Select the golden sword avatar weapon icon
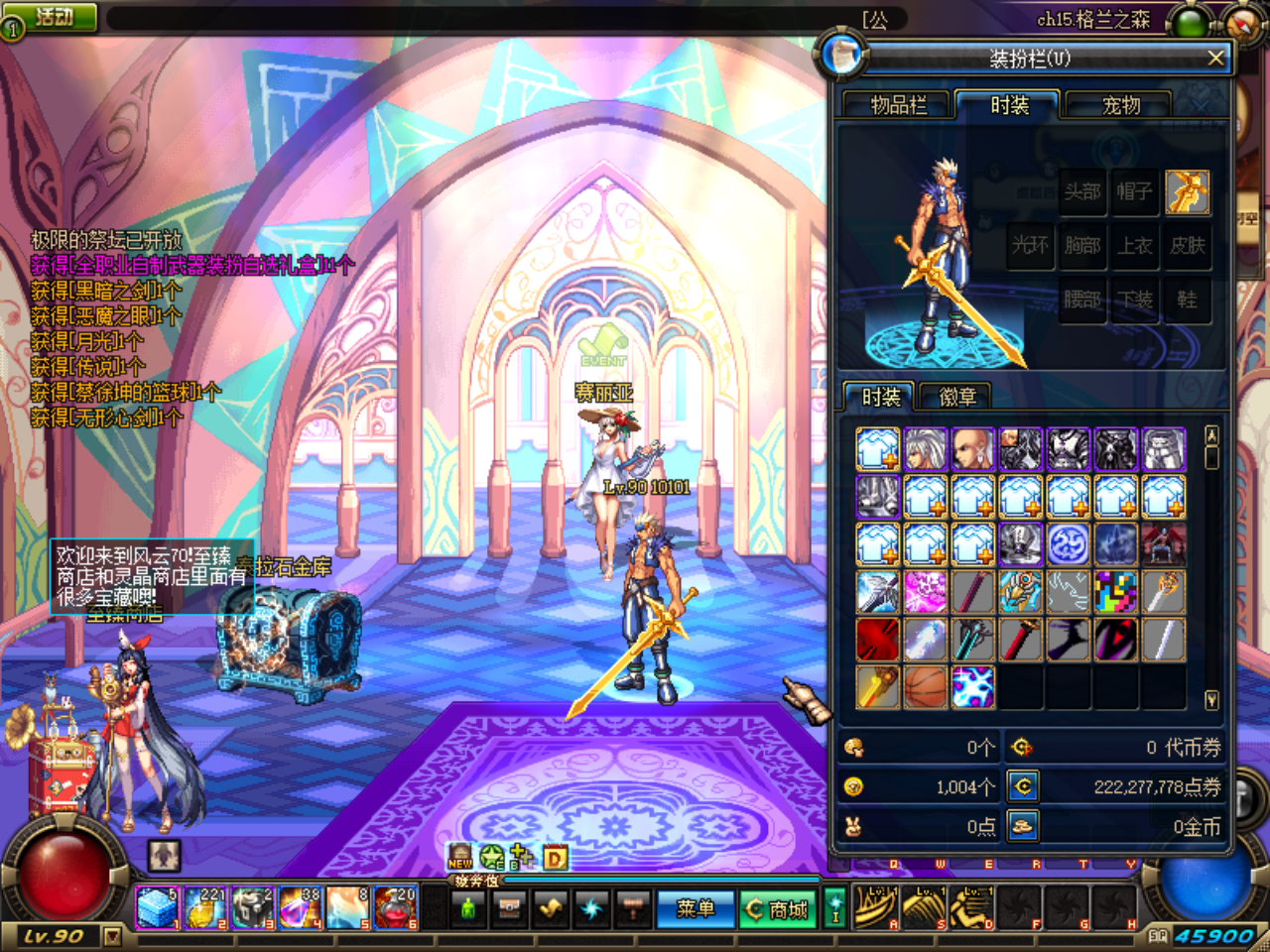 (x=1190, y=193)
